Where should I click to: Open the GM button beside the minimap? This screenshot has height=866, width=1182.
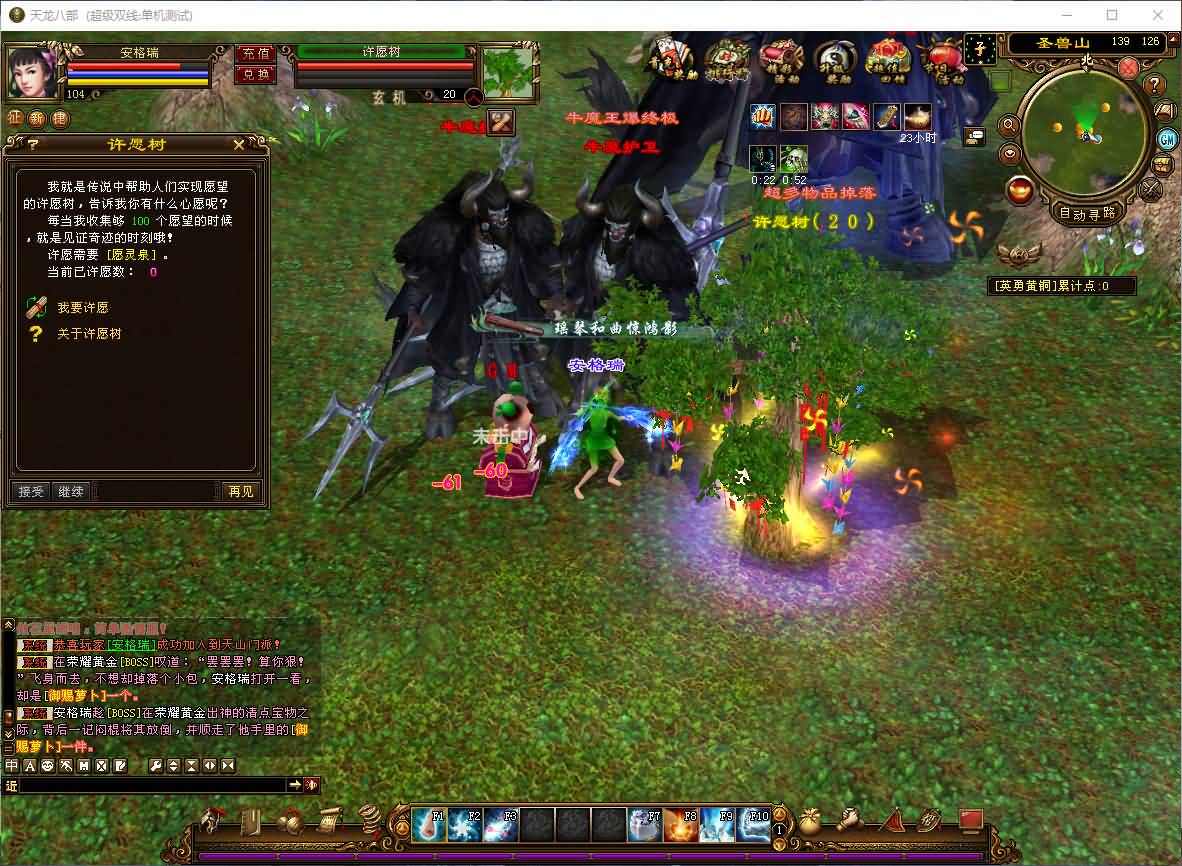(x=1166, y=138)
